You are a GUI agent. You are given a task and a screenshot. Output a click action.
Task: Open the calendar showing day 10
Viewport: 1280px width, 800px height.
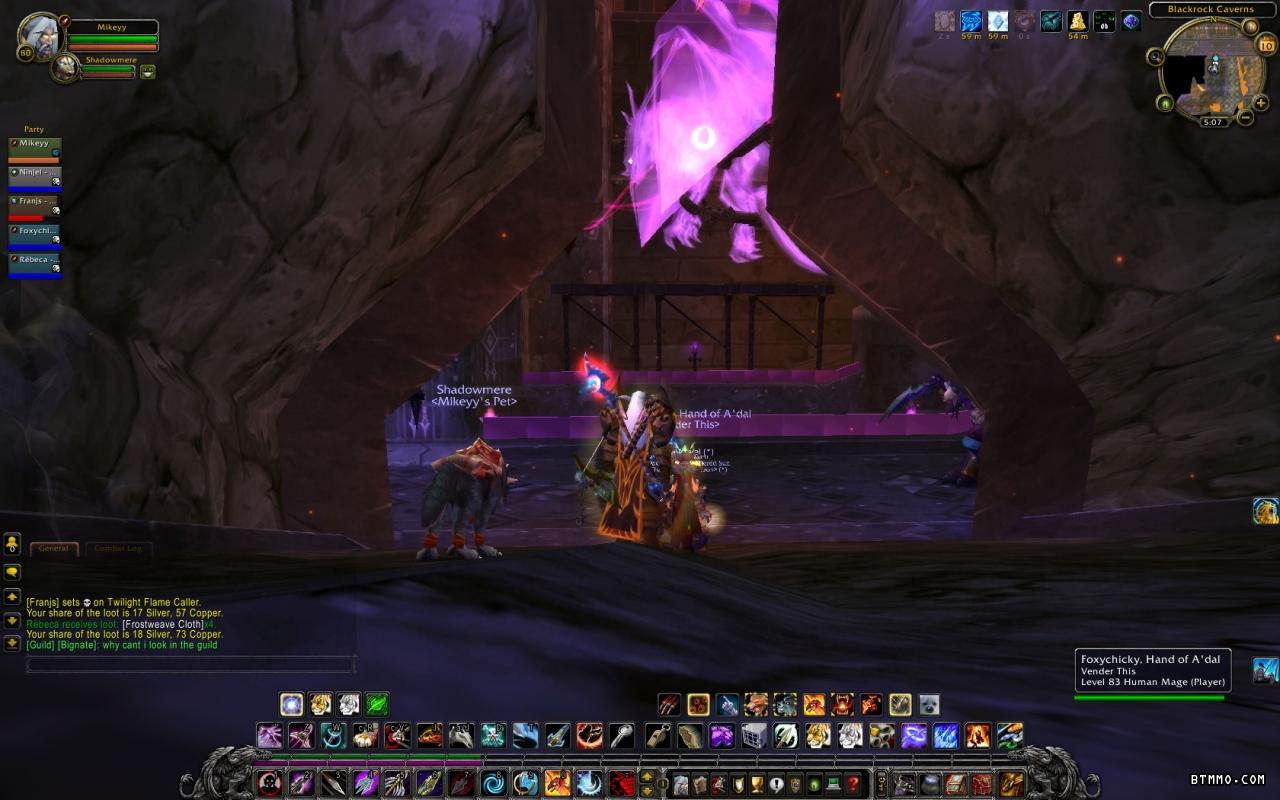tap(1265, 44)
